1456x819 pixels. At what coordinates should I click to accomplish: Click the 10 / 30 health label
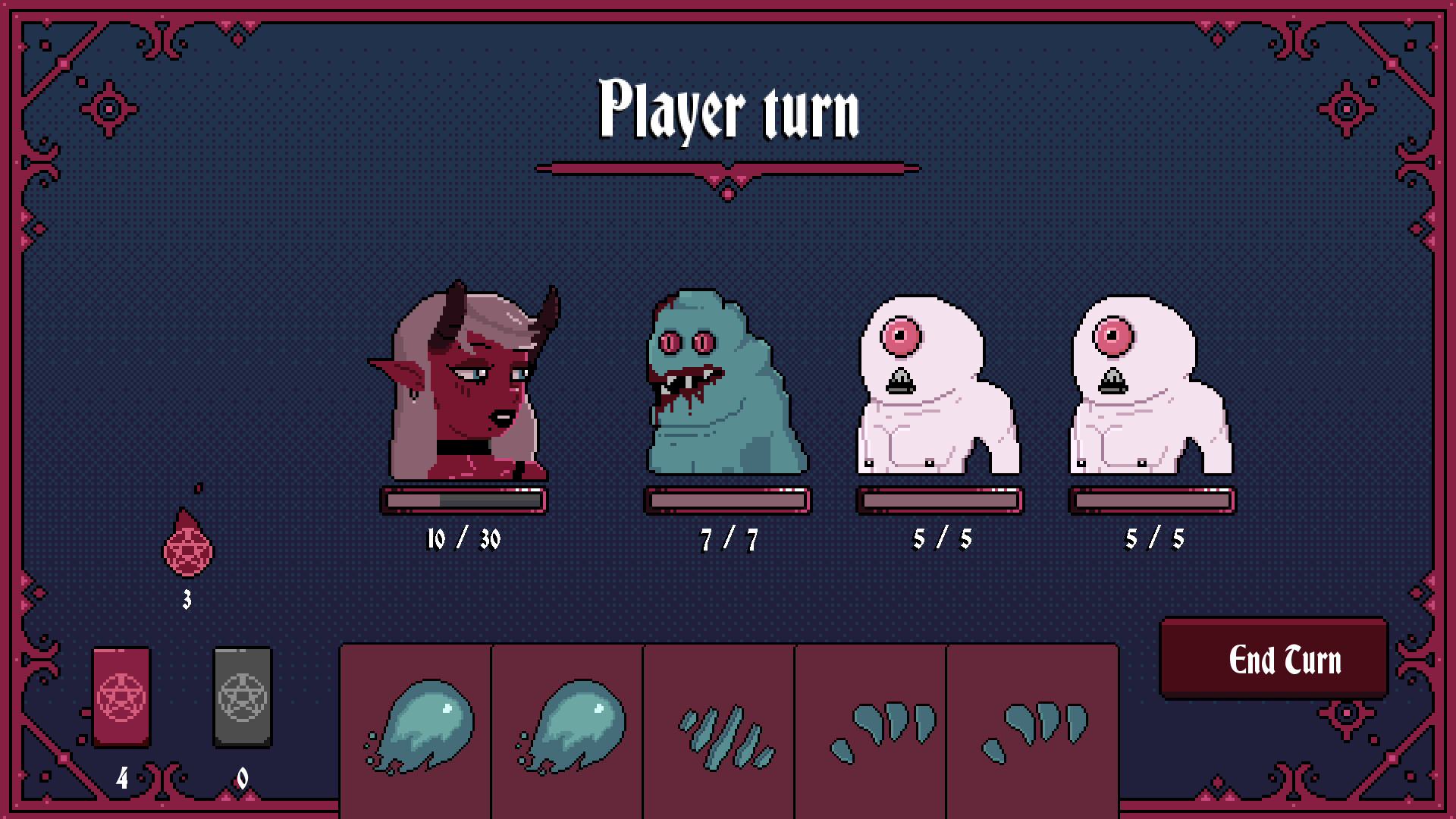[x=464, y=540]
